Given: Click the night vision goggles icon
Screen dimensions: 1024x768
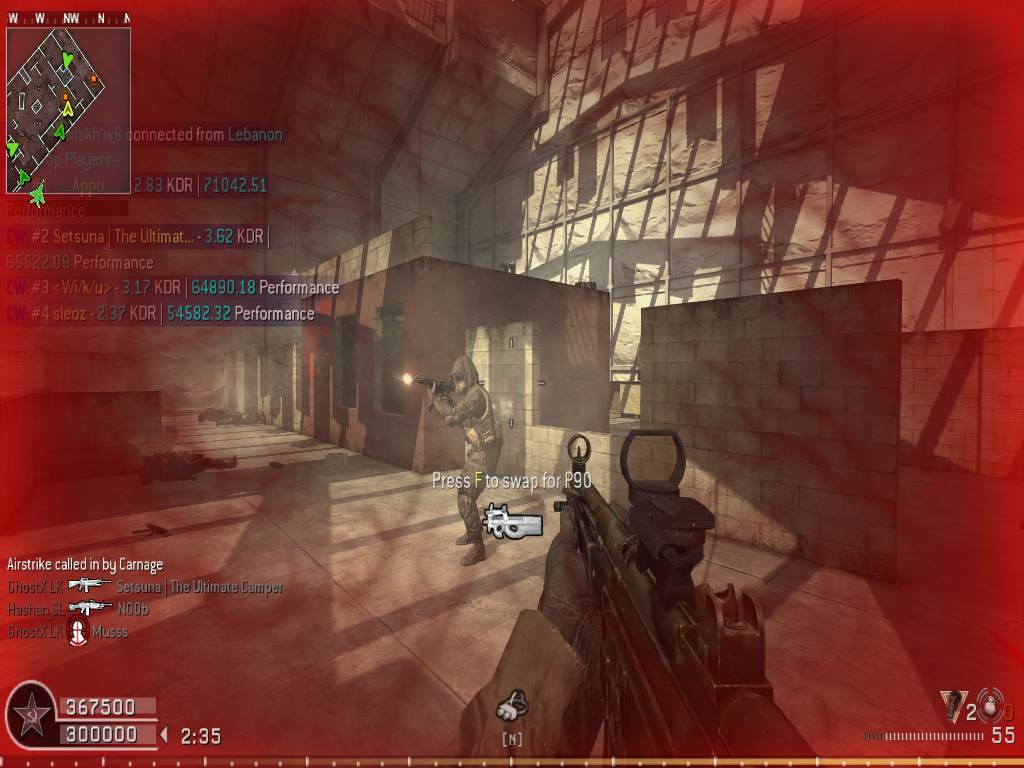Looking at the screenshot, I should point(511,706).
